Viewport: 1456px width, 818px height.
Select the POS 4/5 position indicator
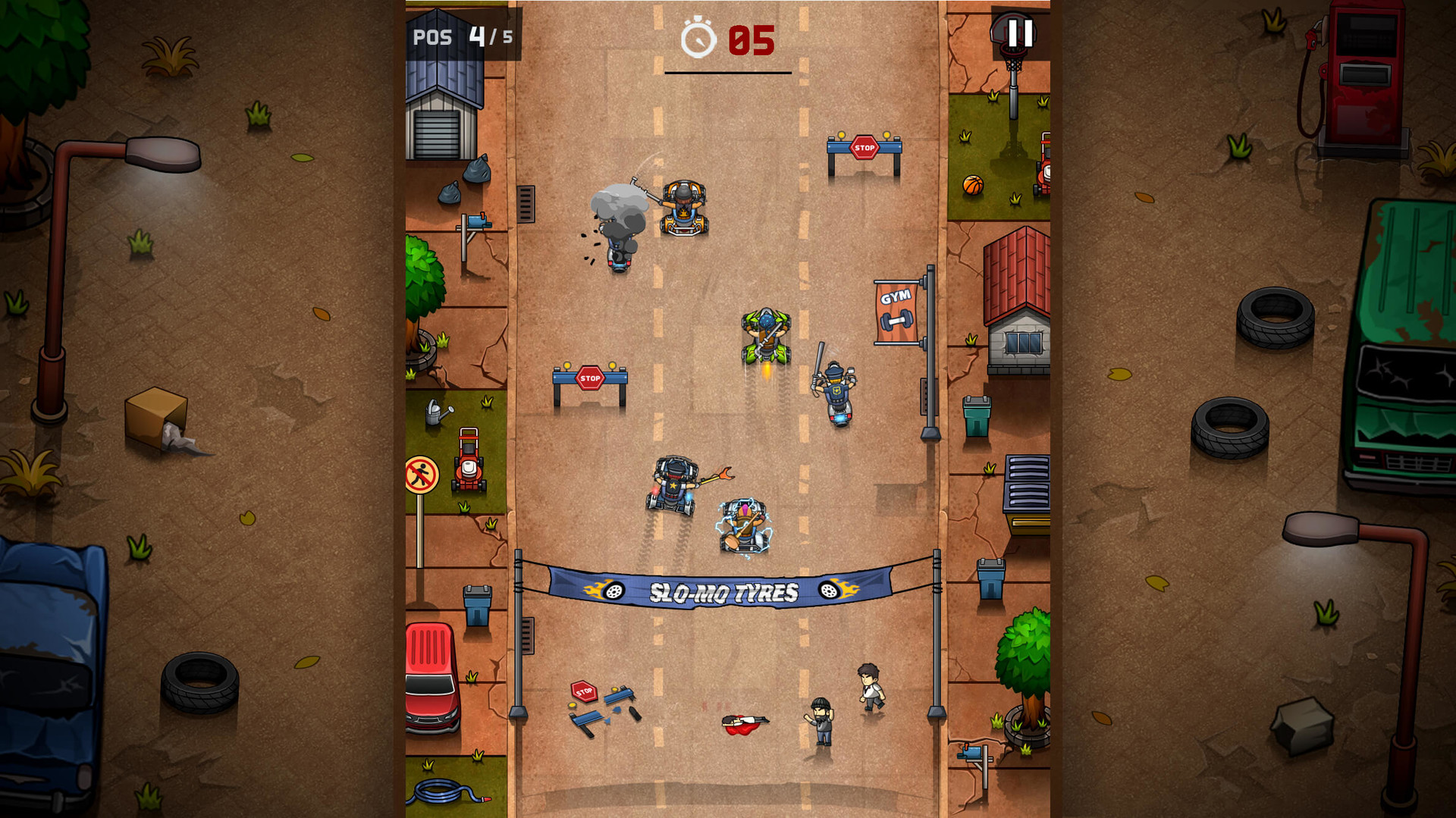[461, 35]
